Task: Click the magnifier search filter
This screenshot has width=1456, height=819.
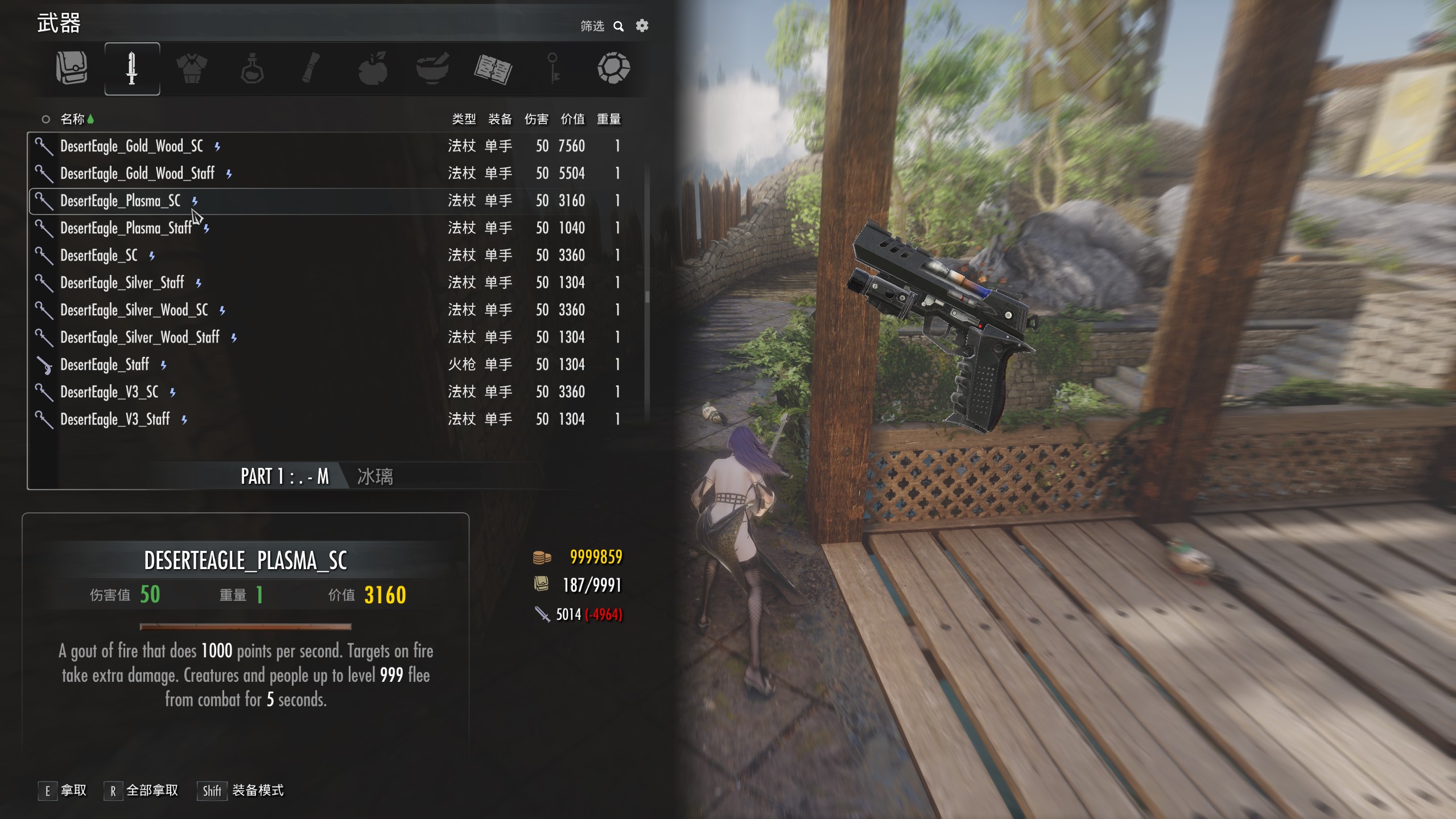Action: (618, 26)
